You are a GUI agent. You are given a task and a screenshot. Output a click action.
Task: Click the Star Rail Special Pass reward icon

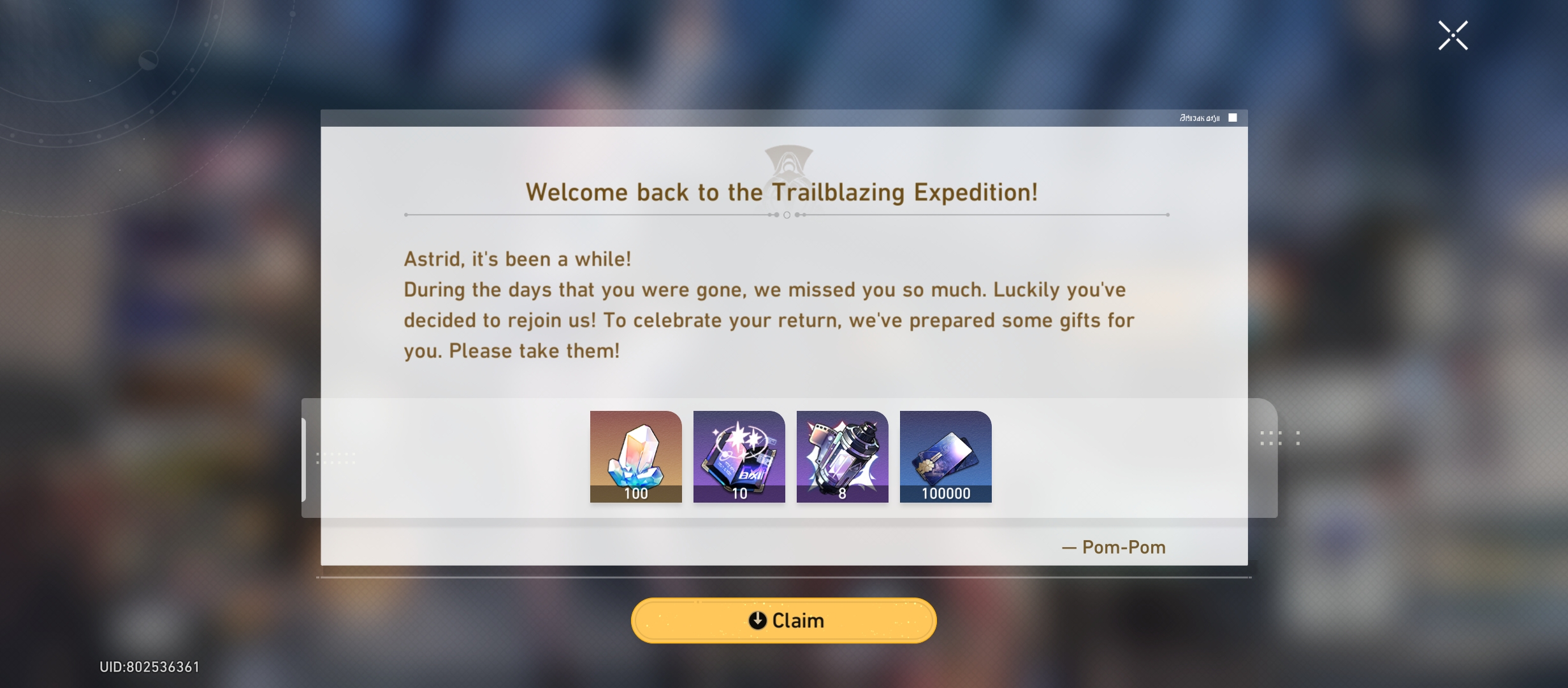(739, 455)
